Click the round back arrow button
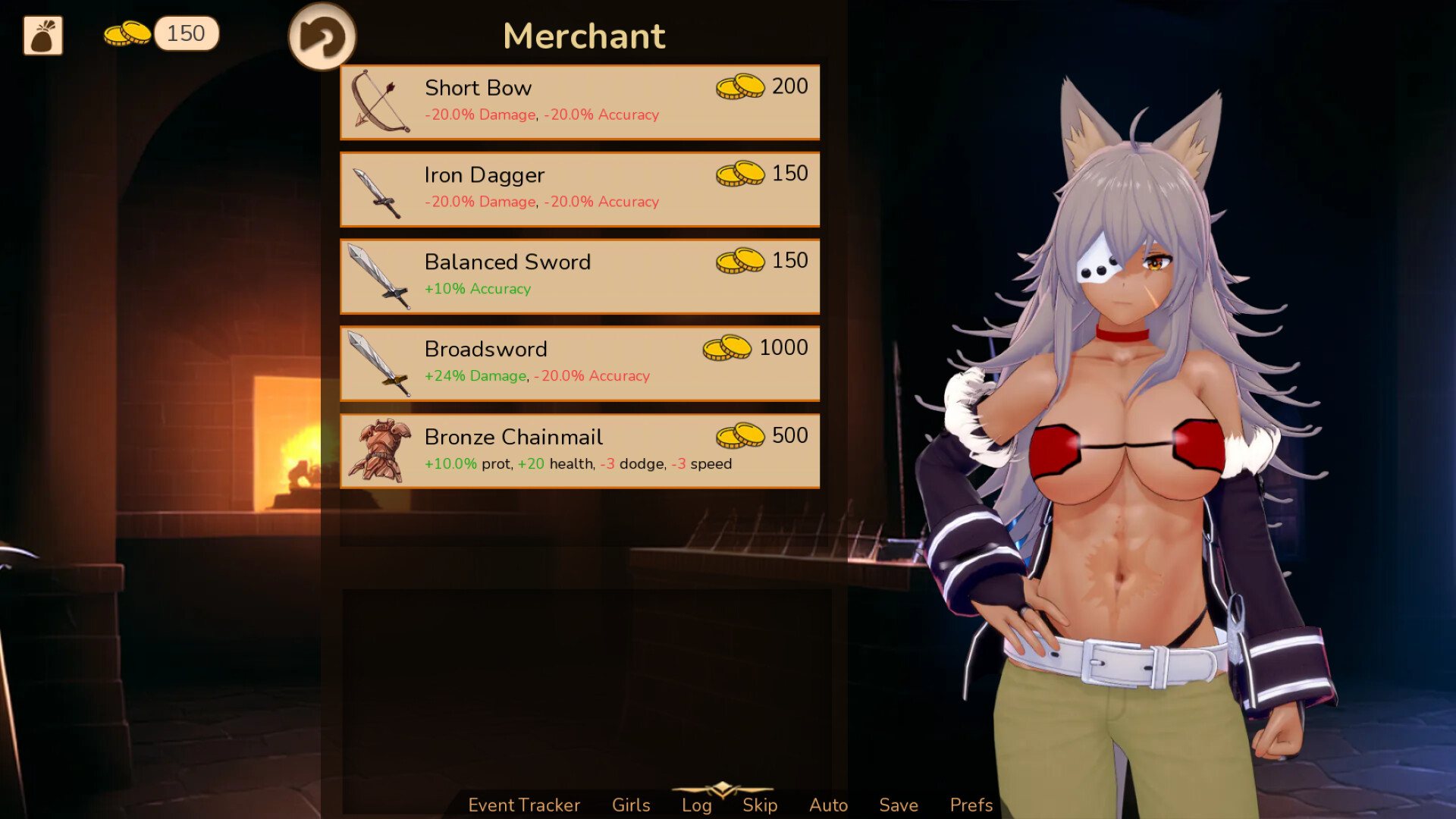This screenshot has height=819, width=1456. click(322, 36)
